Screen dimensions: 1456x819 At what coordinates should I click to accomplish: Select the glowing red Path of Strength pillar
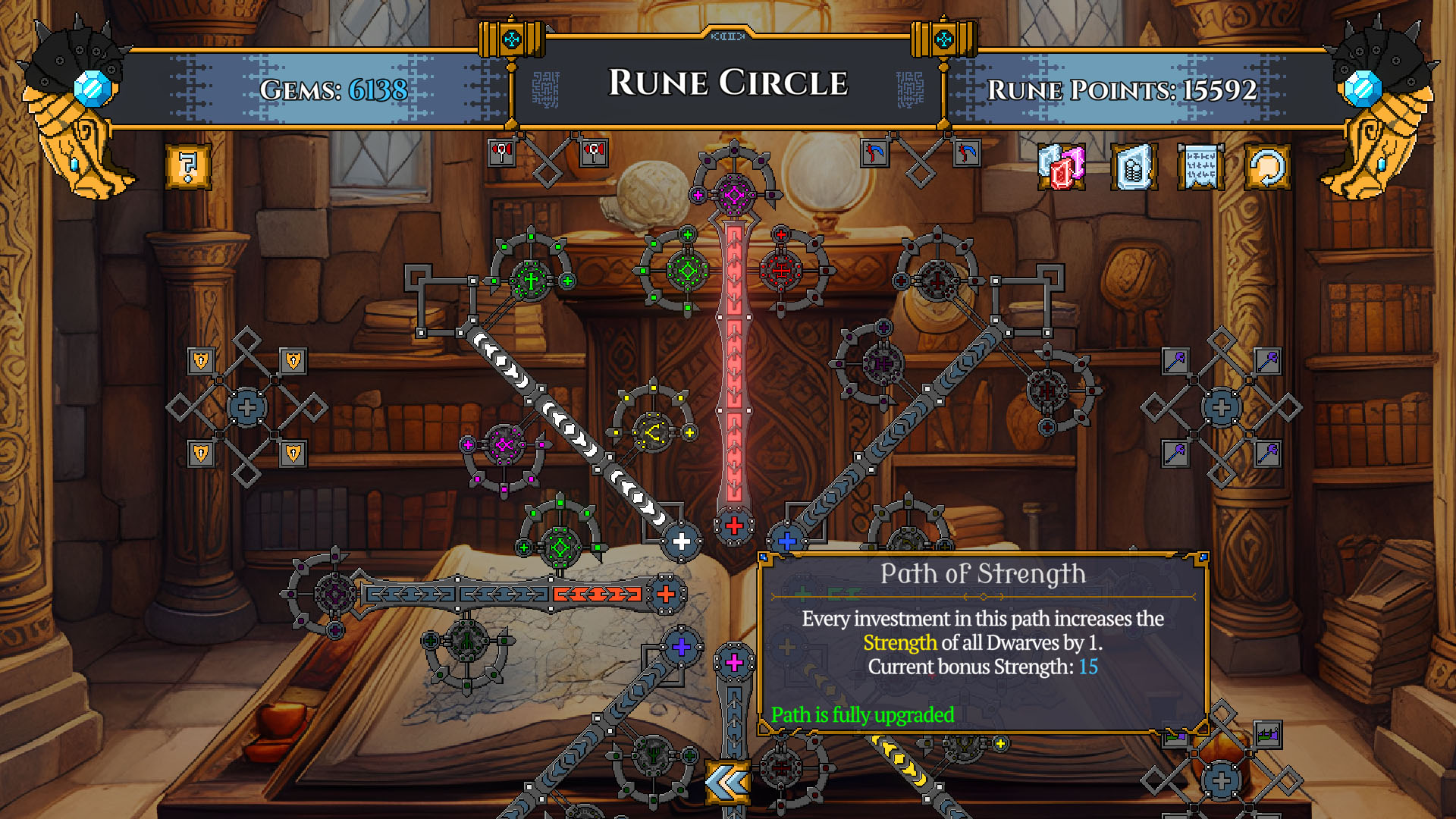tap(732, 364)
